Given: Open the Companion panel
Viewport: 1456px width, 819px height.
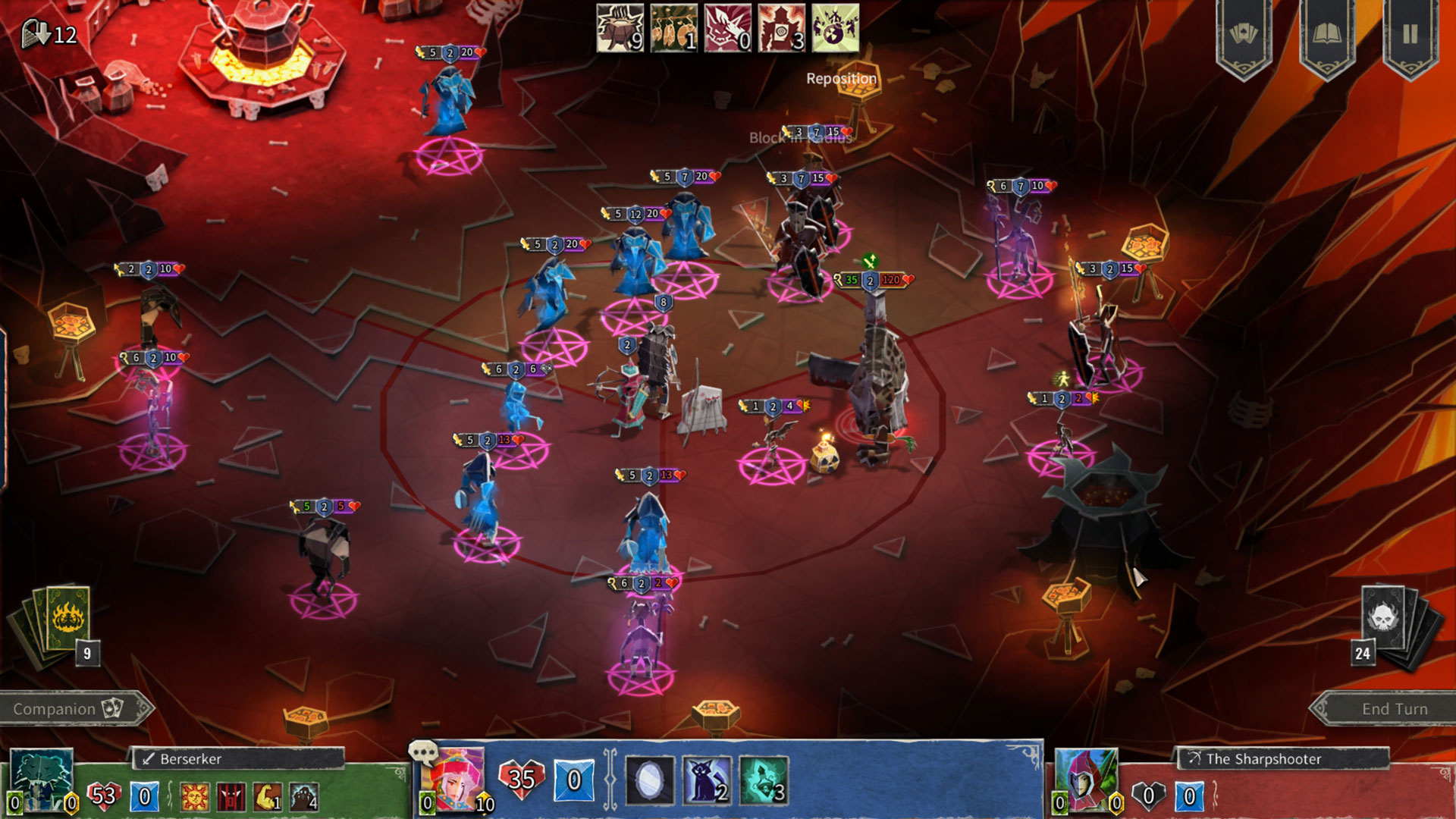Looking at the screenshot, I should [68, 709].
